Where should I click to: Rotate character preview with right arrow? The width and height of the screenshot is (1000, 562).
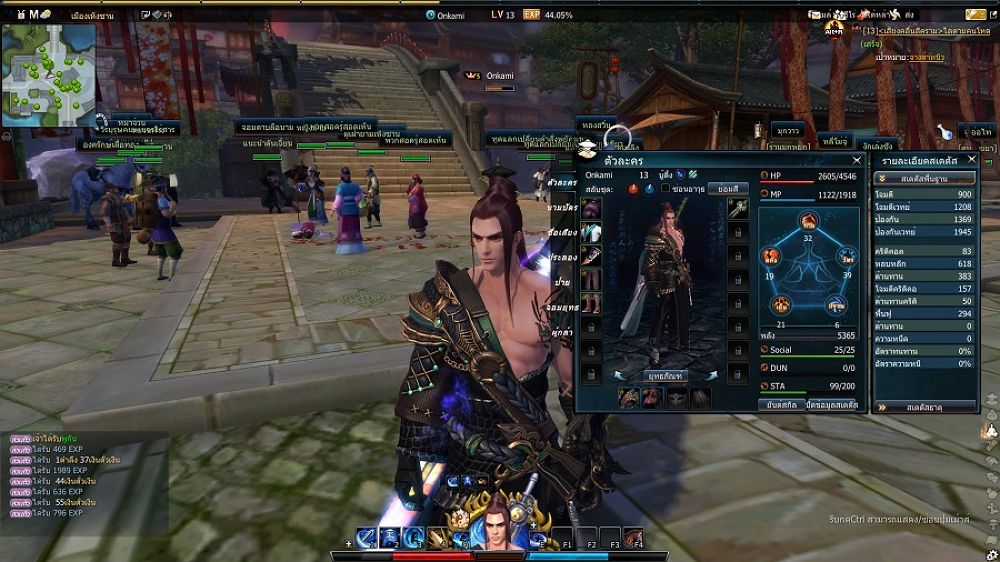(x=713, y=376)
